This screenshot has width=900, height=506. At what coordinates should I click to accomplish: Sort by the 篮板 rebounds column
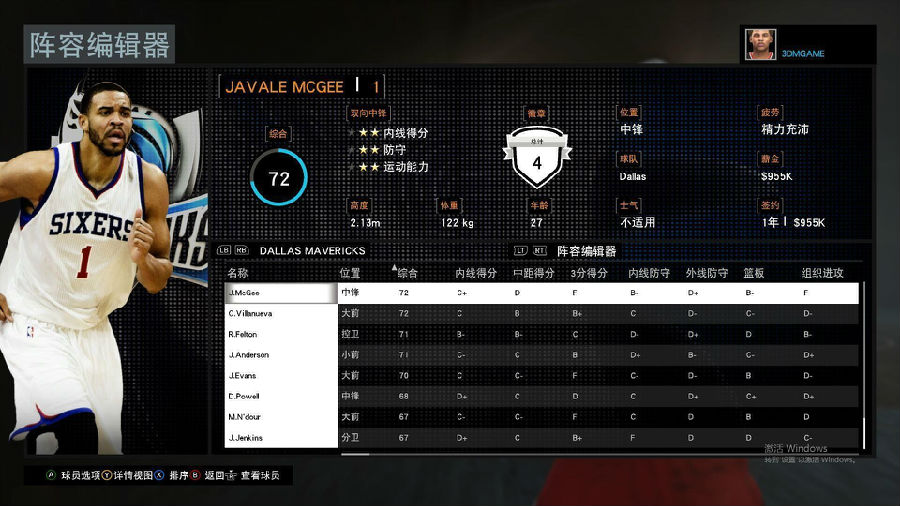pos(754,273)
